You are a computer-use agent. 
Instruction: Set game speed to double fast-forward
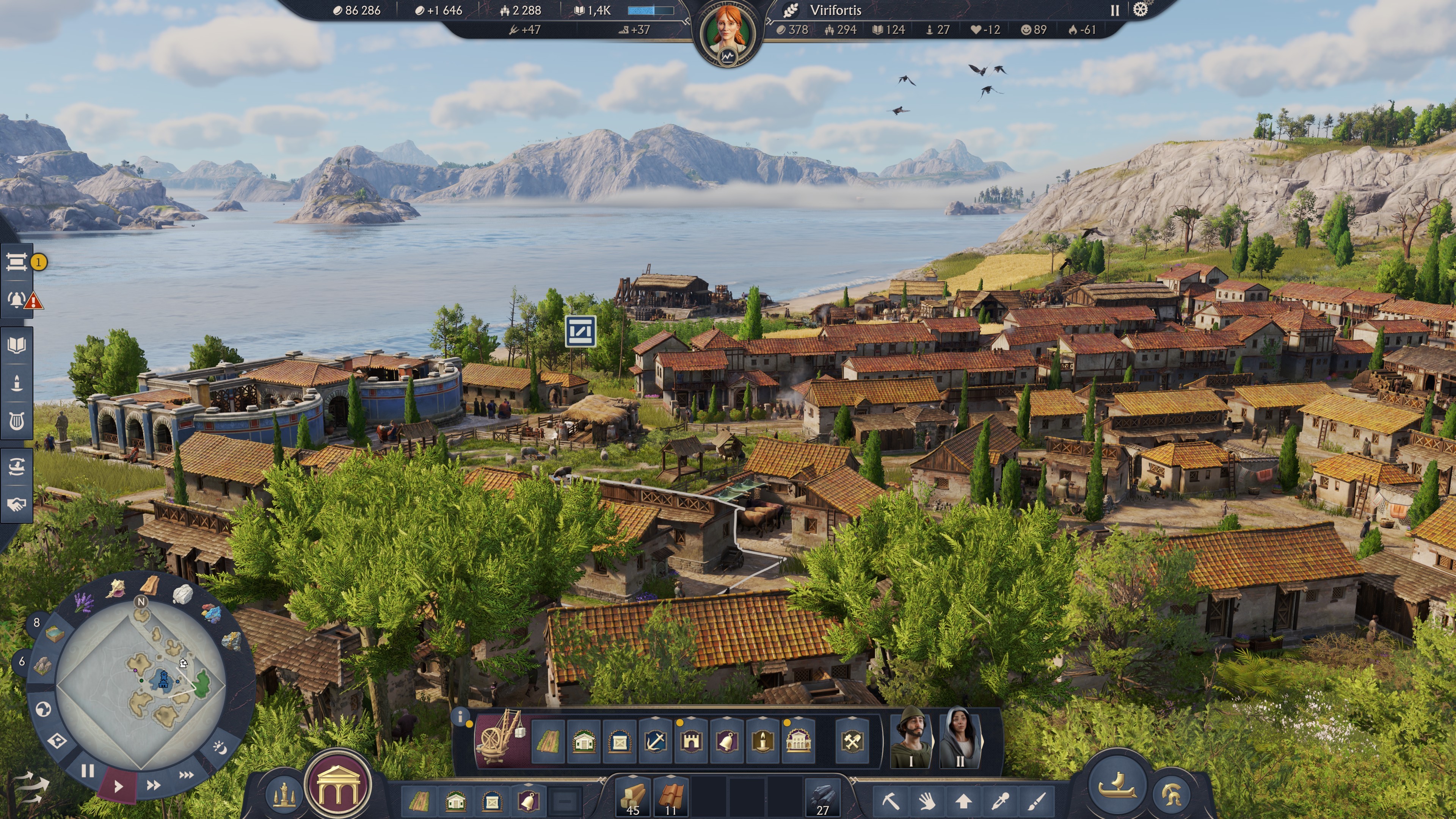pyautogui.click(x=153, y=785)
